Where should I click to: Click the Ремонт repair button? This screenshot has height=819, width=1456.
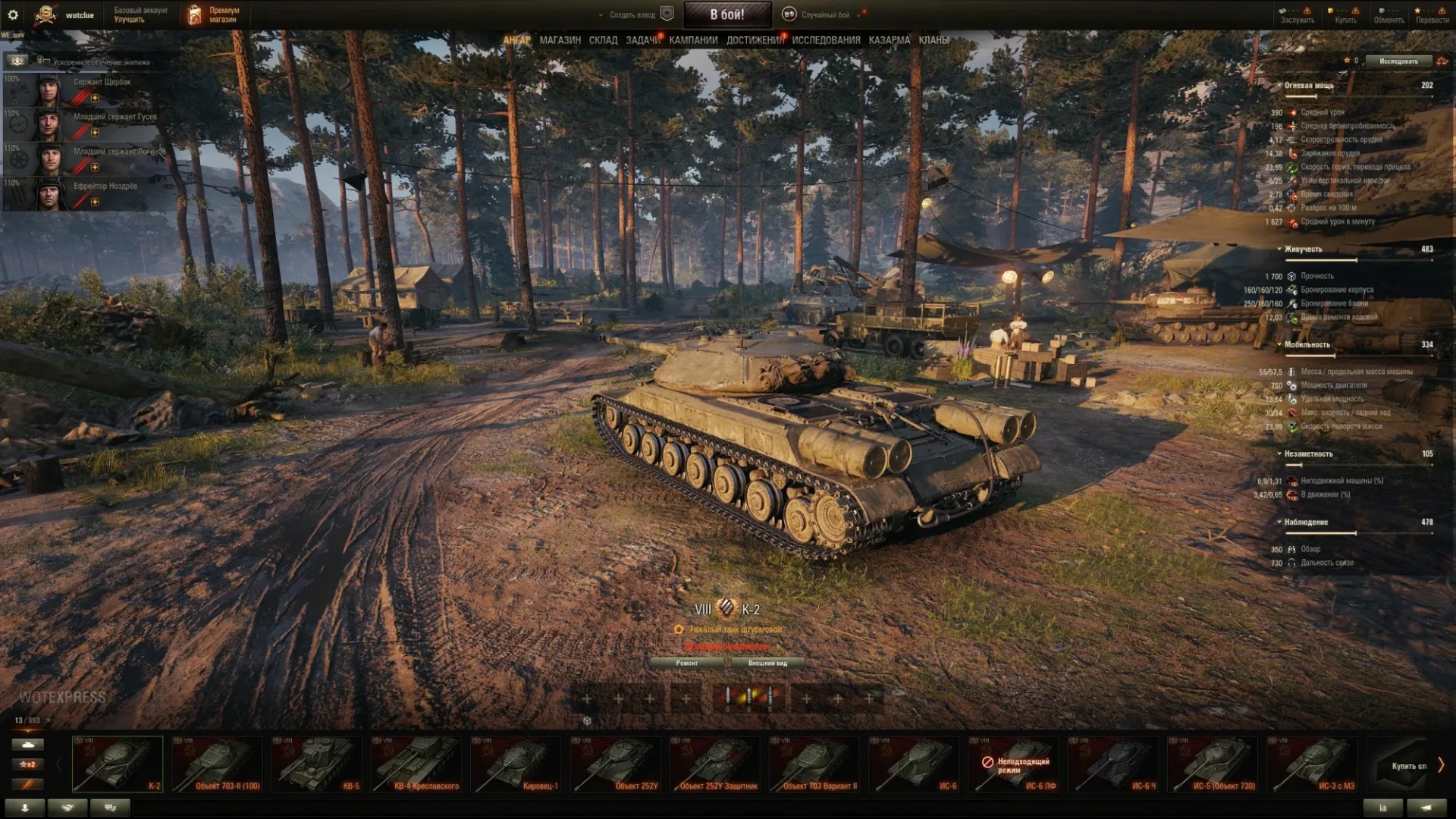(x=687, y=663)
